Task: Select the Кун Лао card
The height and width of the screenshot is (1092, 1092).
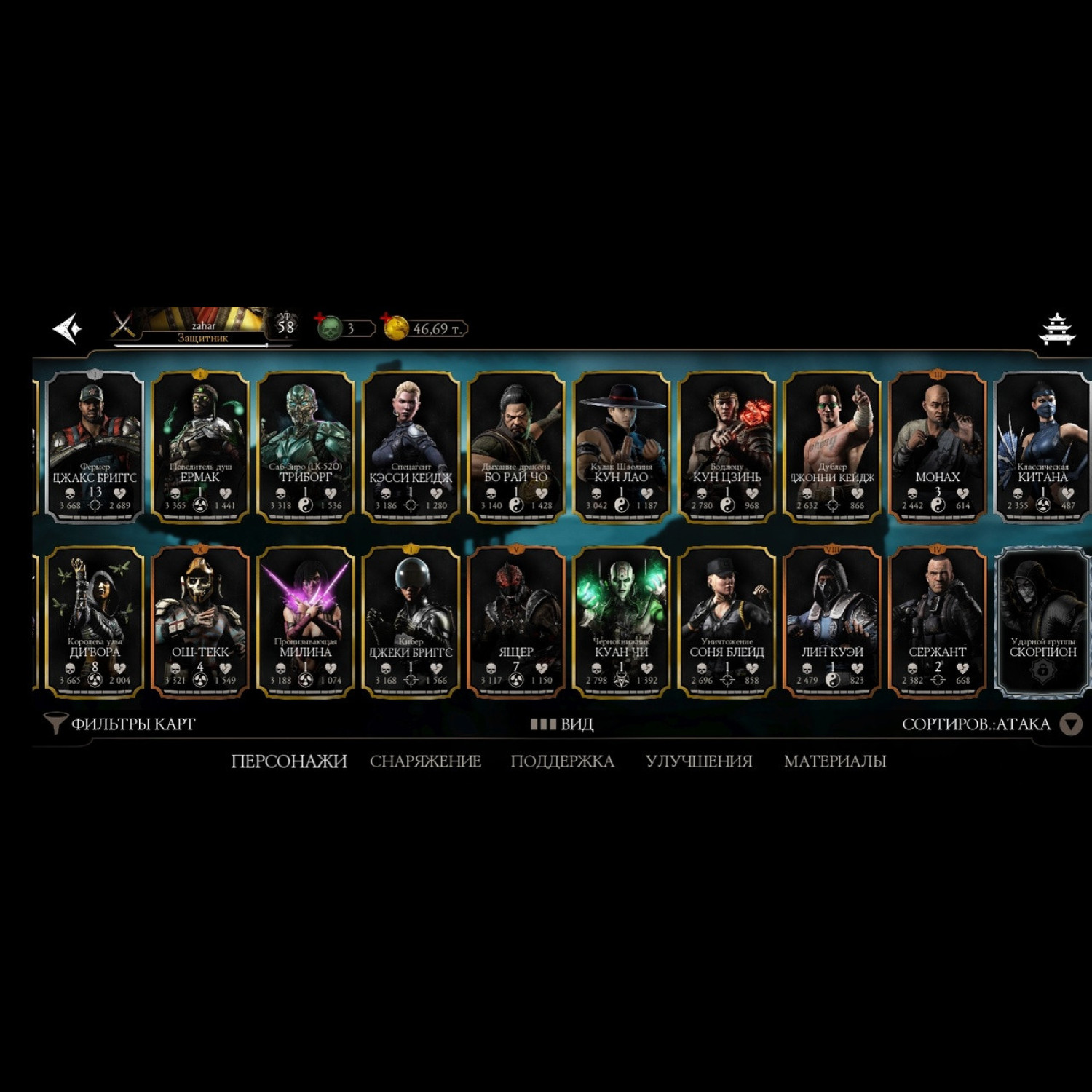Action: (622, 447)
